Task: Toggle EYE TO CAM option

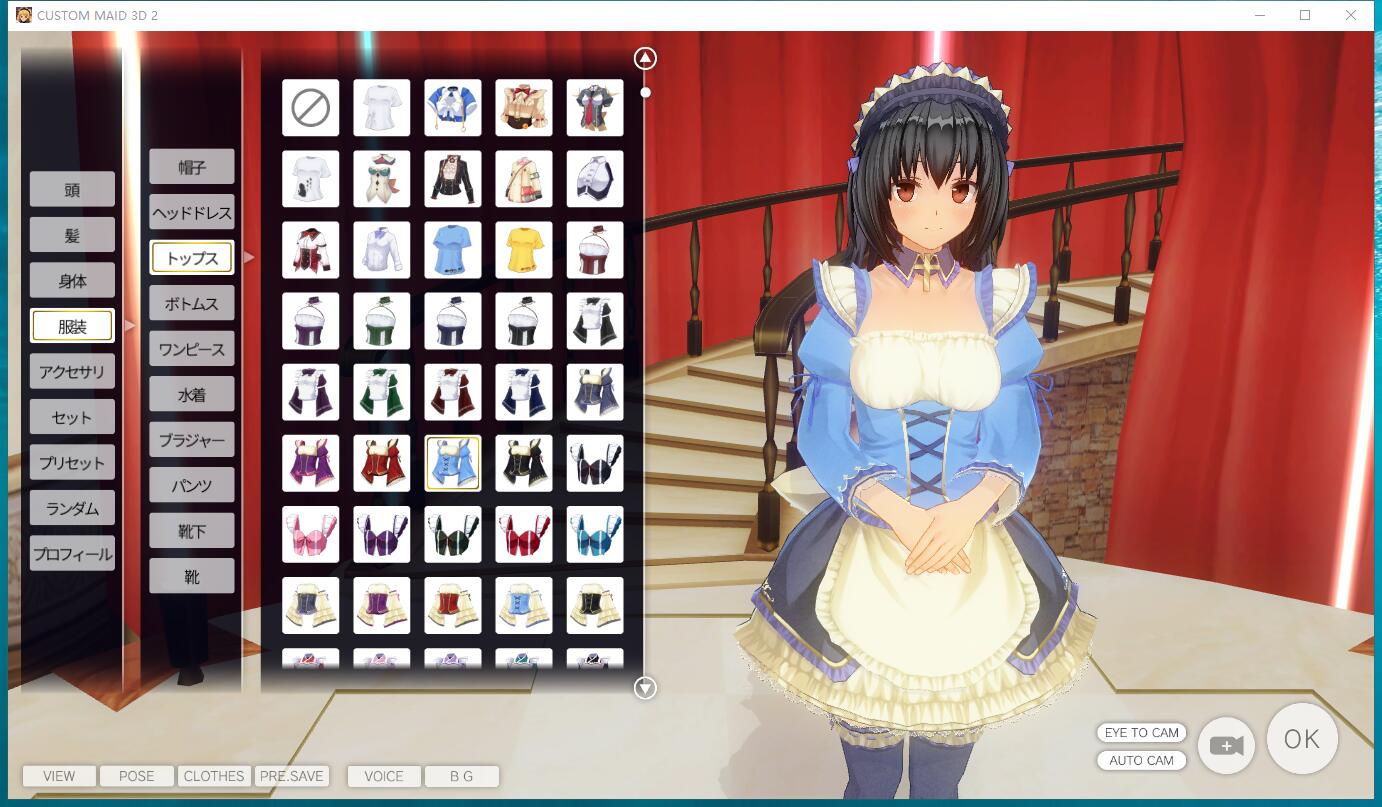Action: [1141, 733]
